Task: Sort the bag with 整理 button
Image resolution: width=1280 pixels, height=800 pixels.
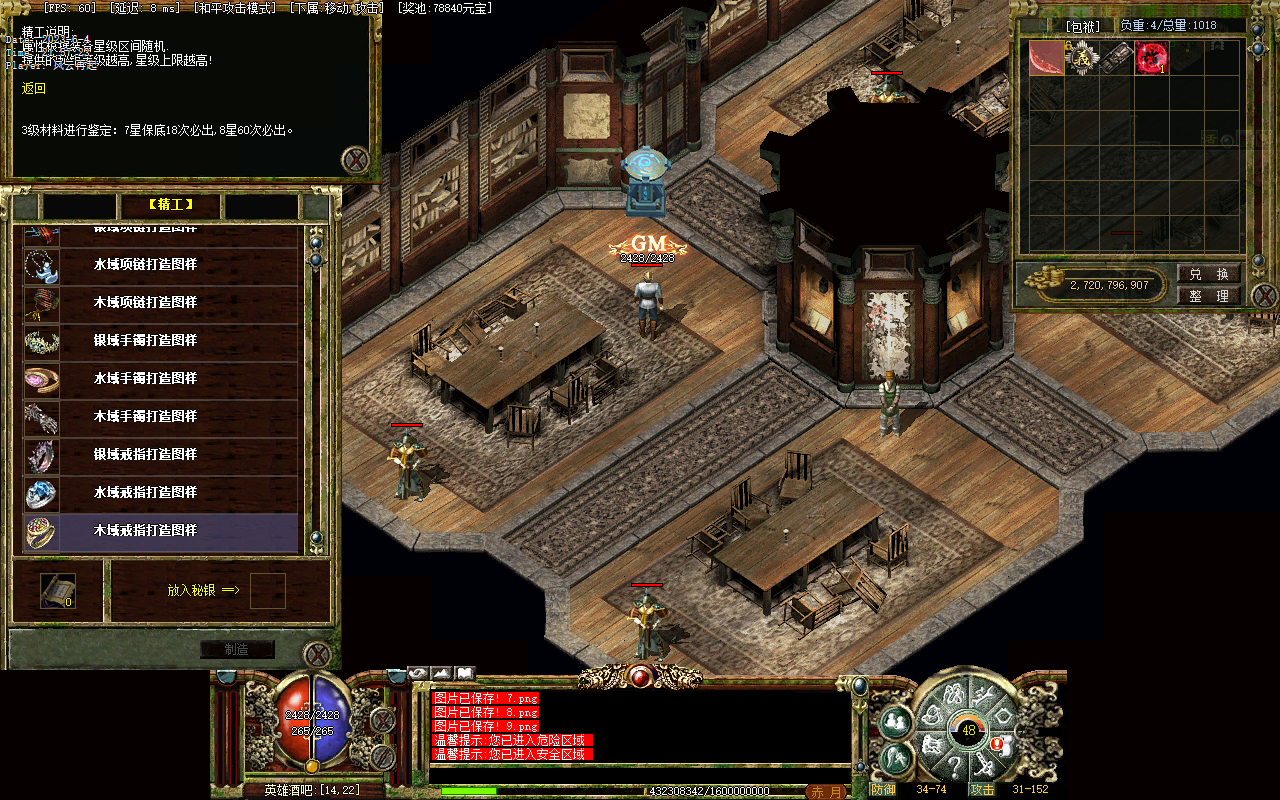Action: coord(1209,296)
